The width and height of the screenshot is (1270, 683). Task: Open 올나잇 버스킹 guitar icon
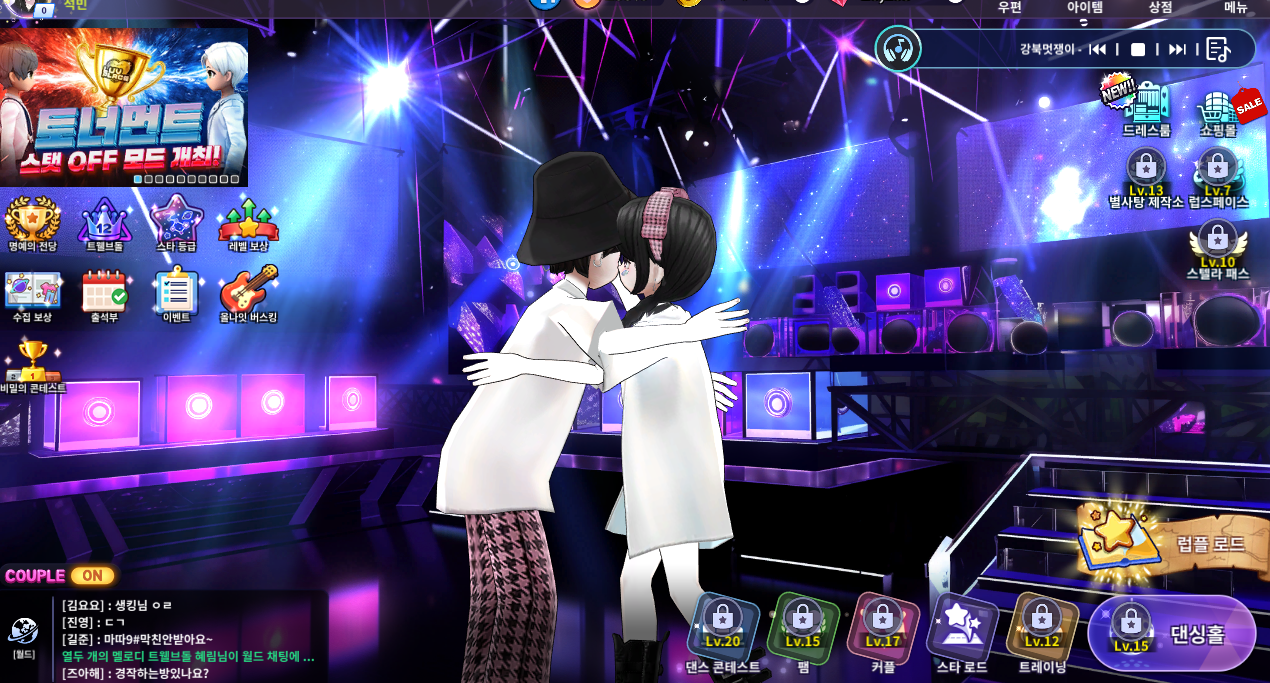pos(248,293)
